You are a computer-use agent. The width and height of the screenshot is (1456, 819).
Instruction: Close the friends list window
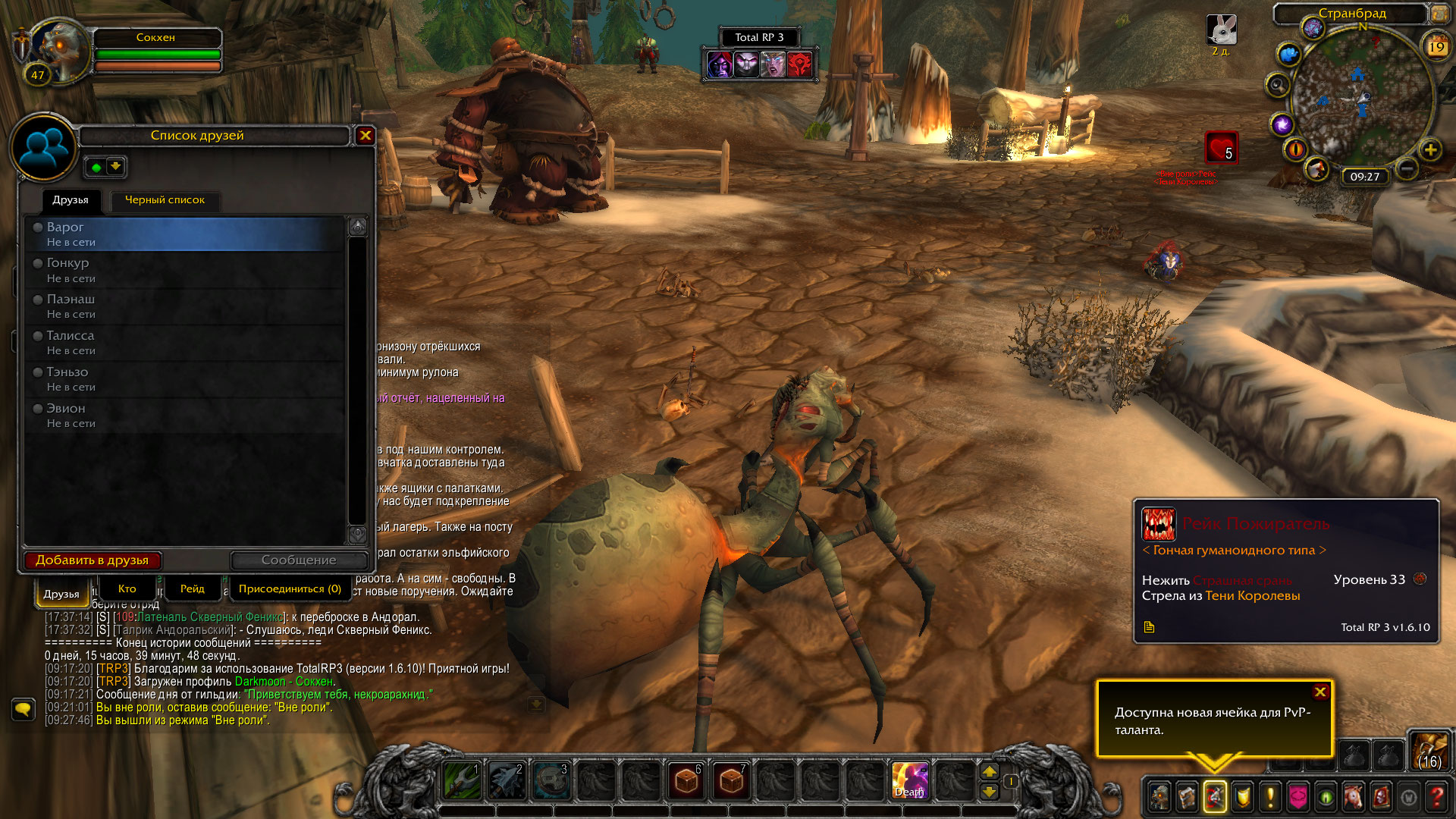pos(366,136)
